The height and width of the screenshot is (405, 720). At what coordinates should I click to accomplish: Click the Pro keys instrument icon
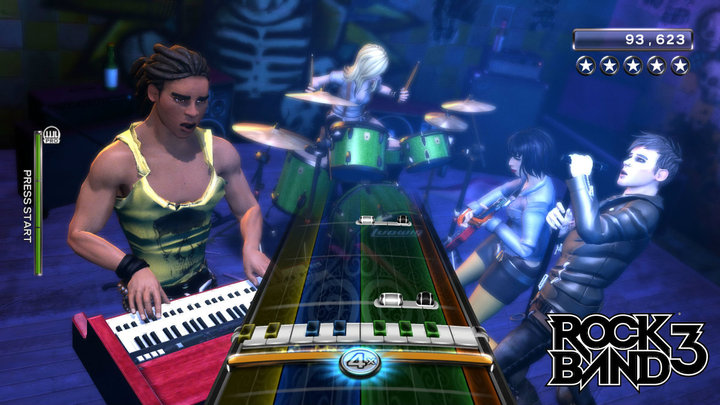[50, 137]
